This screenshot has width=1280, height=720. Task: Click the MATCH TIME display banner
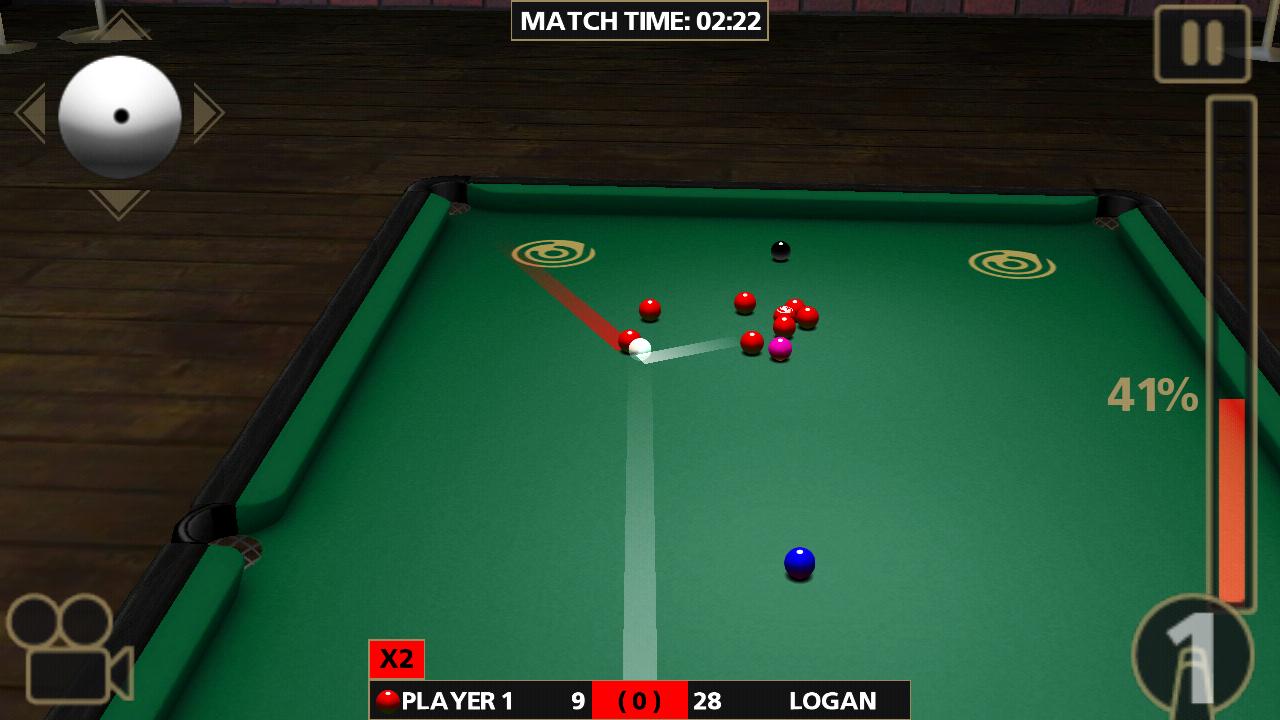point(639,18)
